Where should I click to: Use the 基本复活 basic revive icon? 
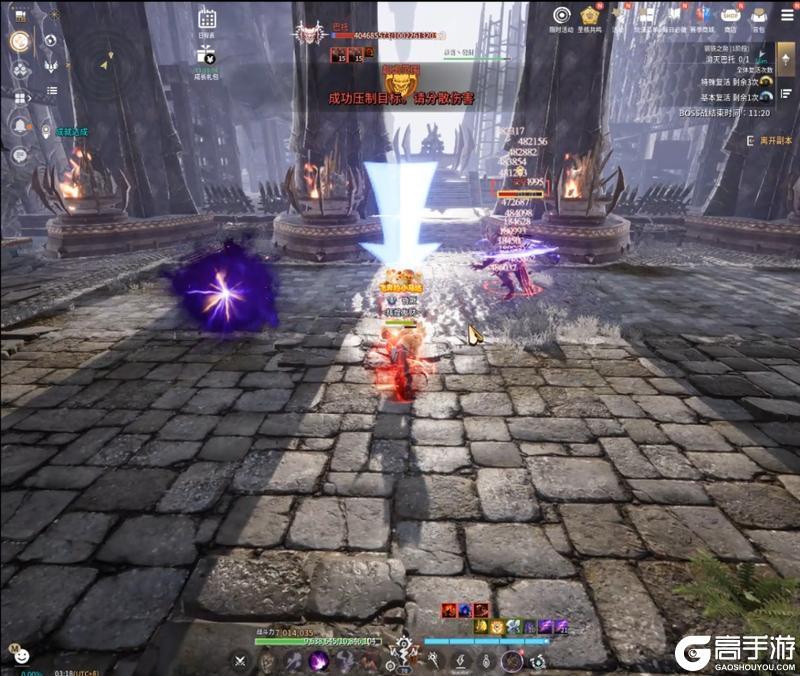(x=766, y=97)
